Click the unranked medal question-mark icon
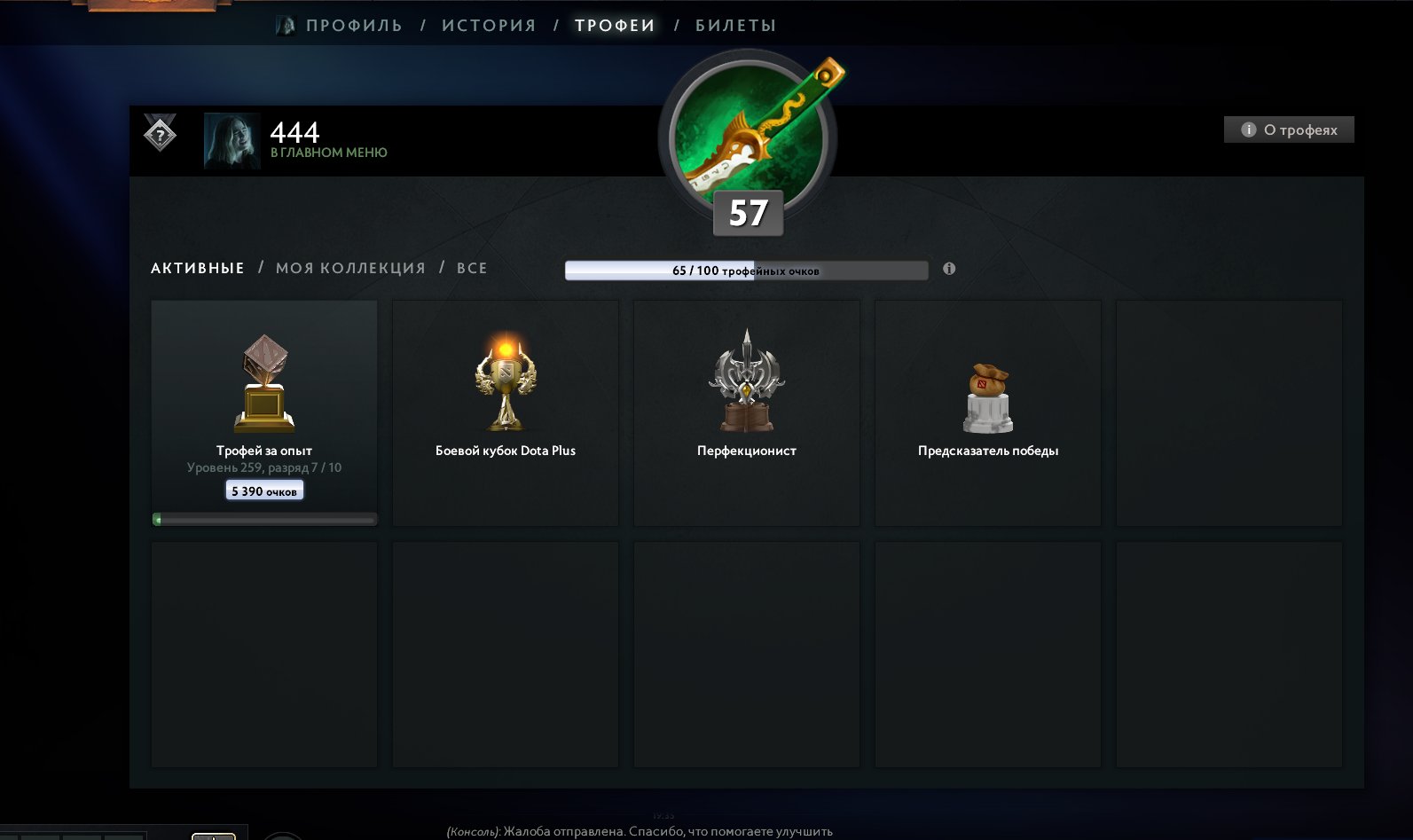 click(x=160, y=135)
